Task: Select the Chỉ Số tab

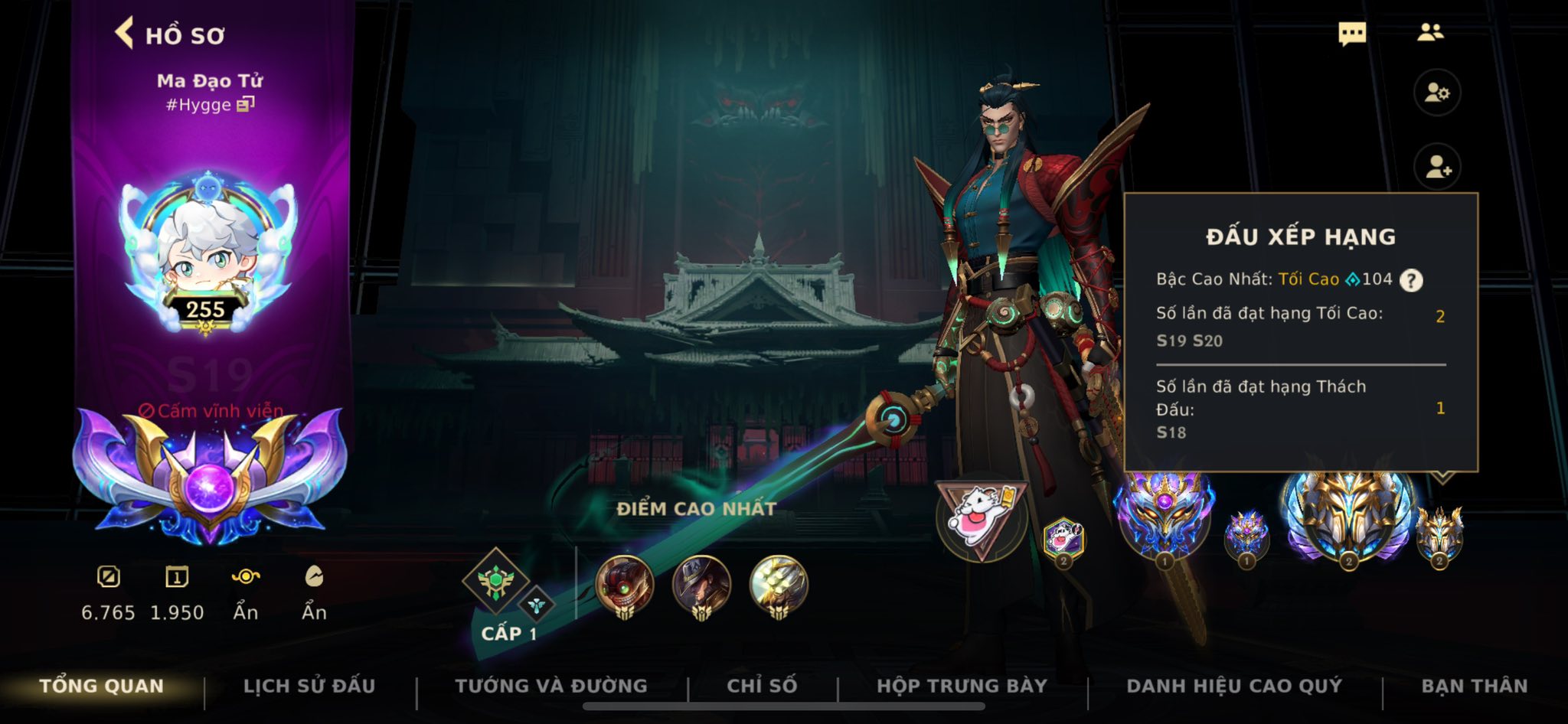Action: point(762,686)
